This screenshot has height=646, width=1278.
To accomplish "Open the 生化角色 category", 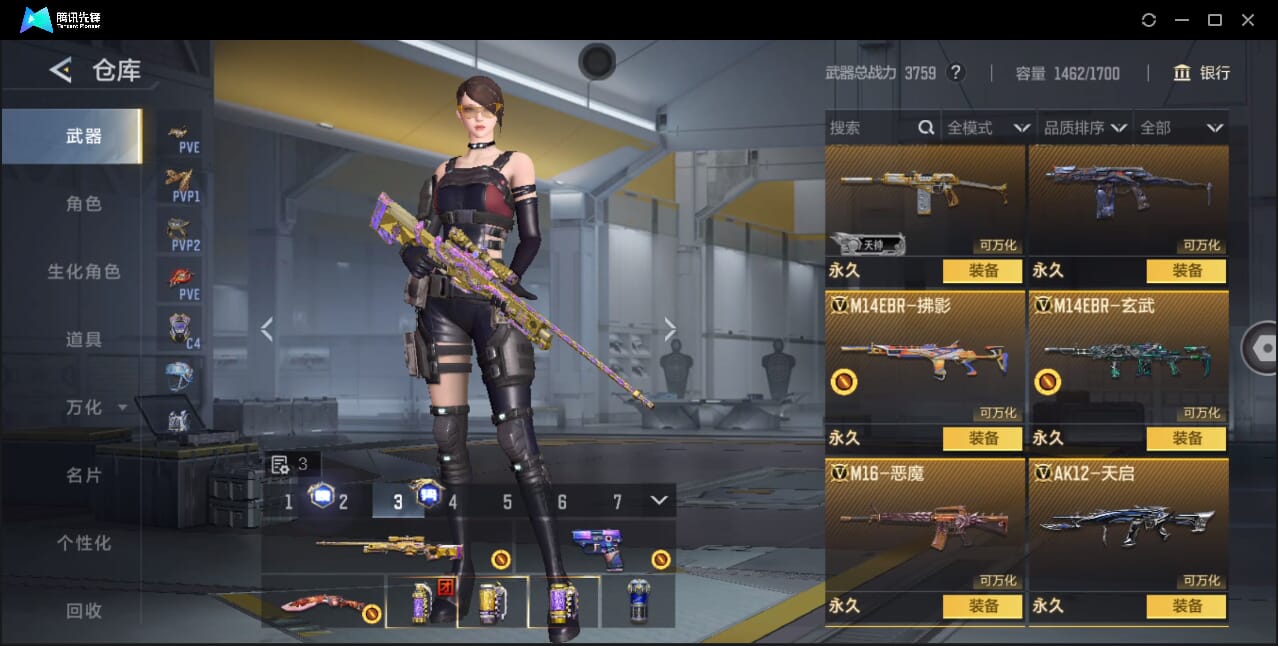I will pos(84,272).
